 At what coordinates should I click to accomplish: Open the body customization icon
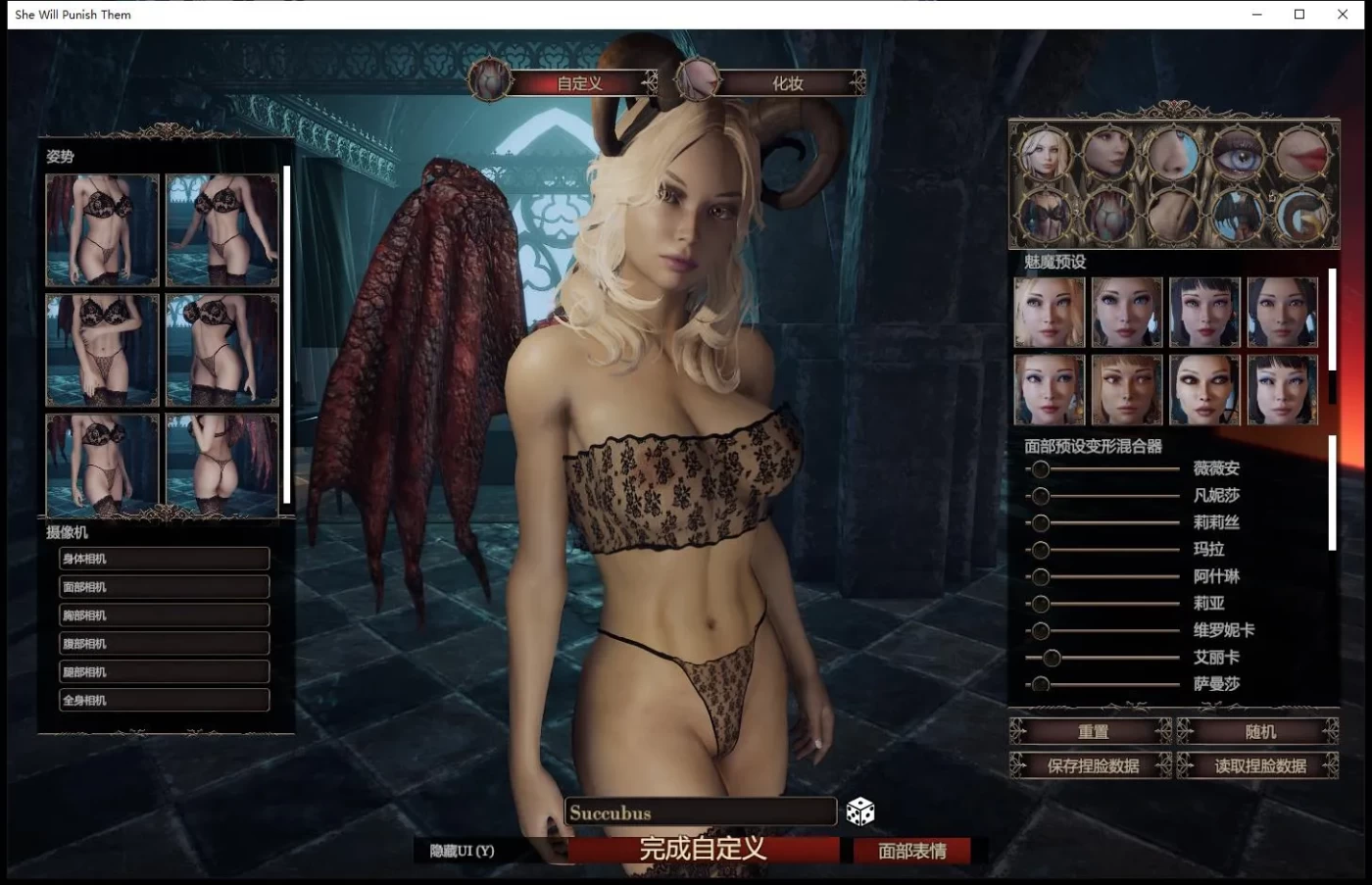(1109, 215)
